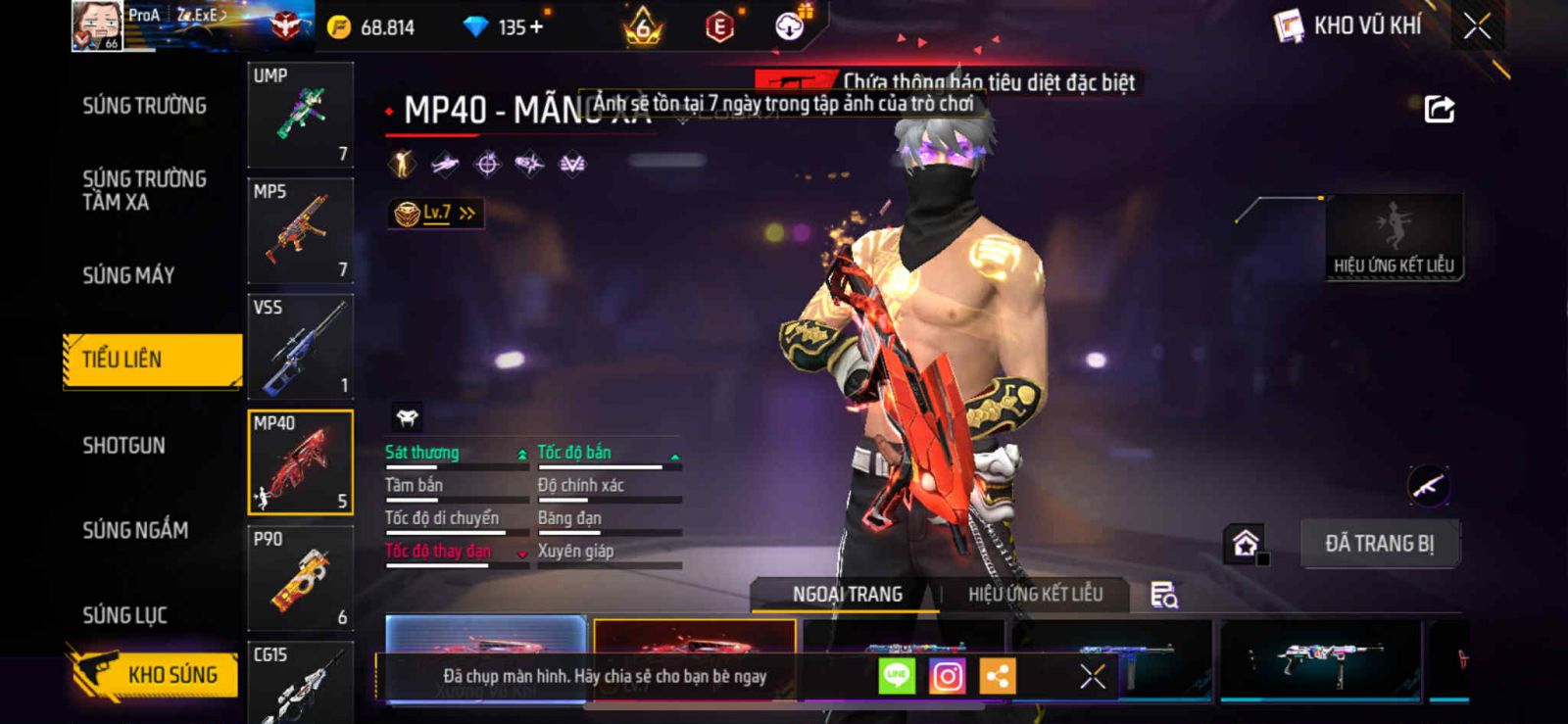Choose the MP5 weapon thumbnail
The image size is (1568, 724).
[300, 230]
